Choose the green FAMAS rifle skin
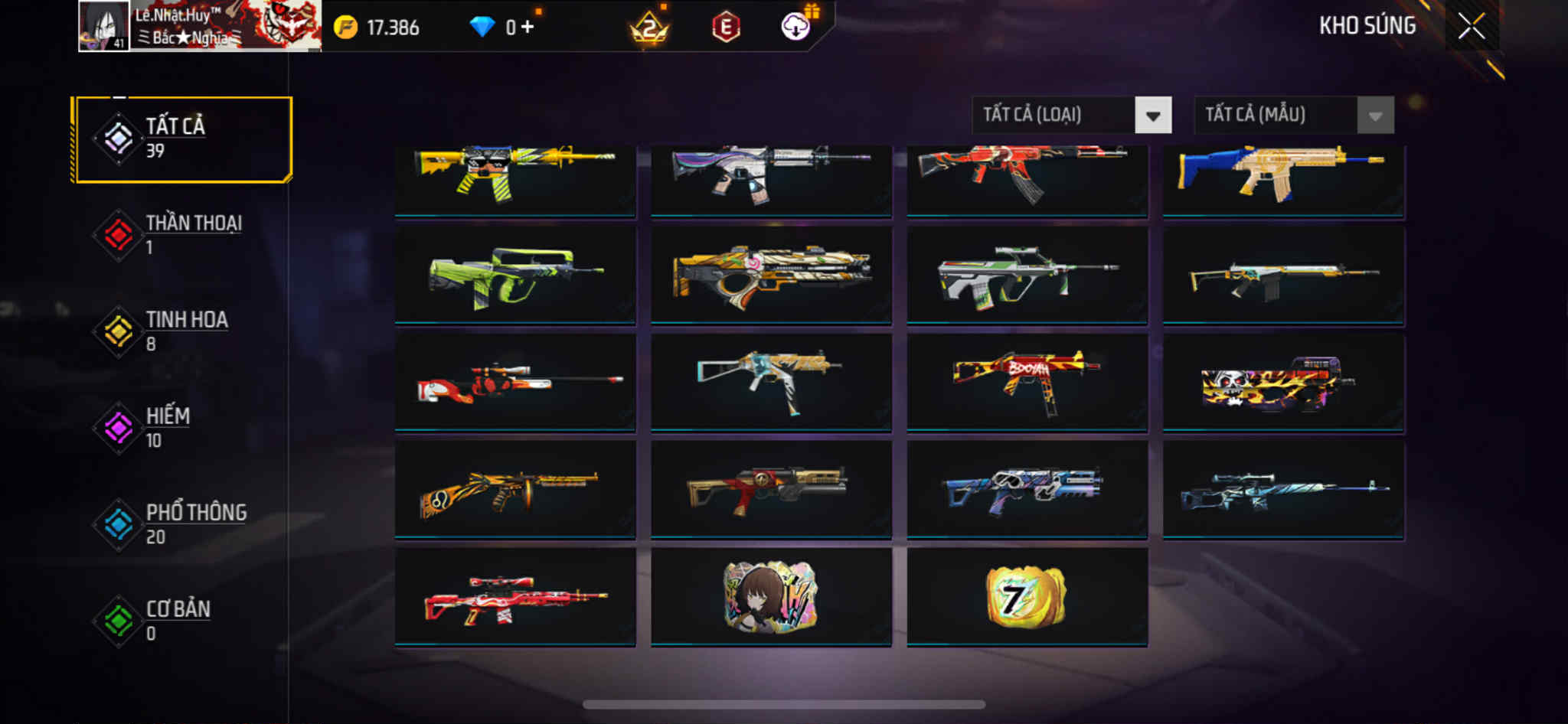This screenshot has width=1568, height=724. [x=514, y=276]
